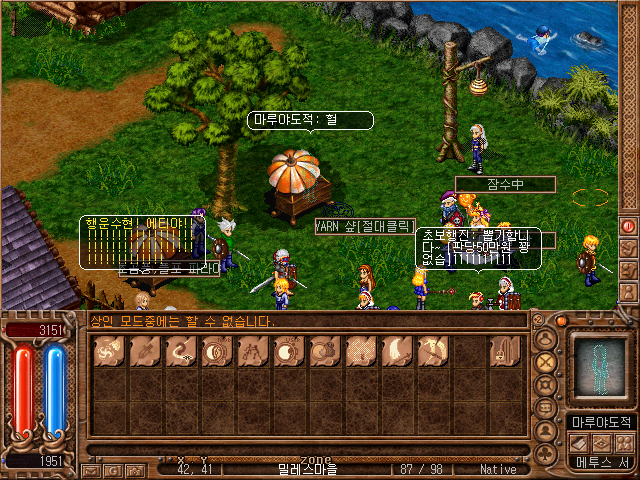Select the isolated scroll in the last column

click(x=503, y=352)
